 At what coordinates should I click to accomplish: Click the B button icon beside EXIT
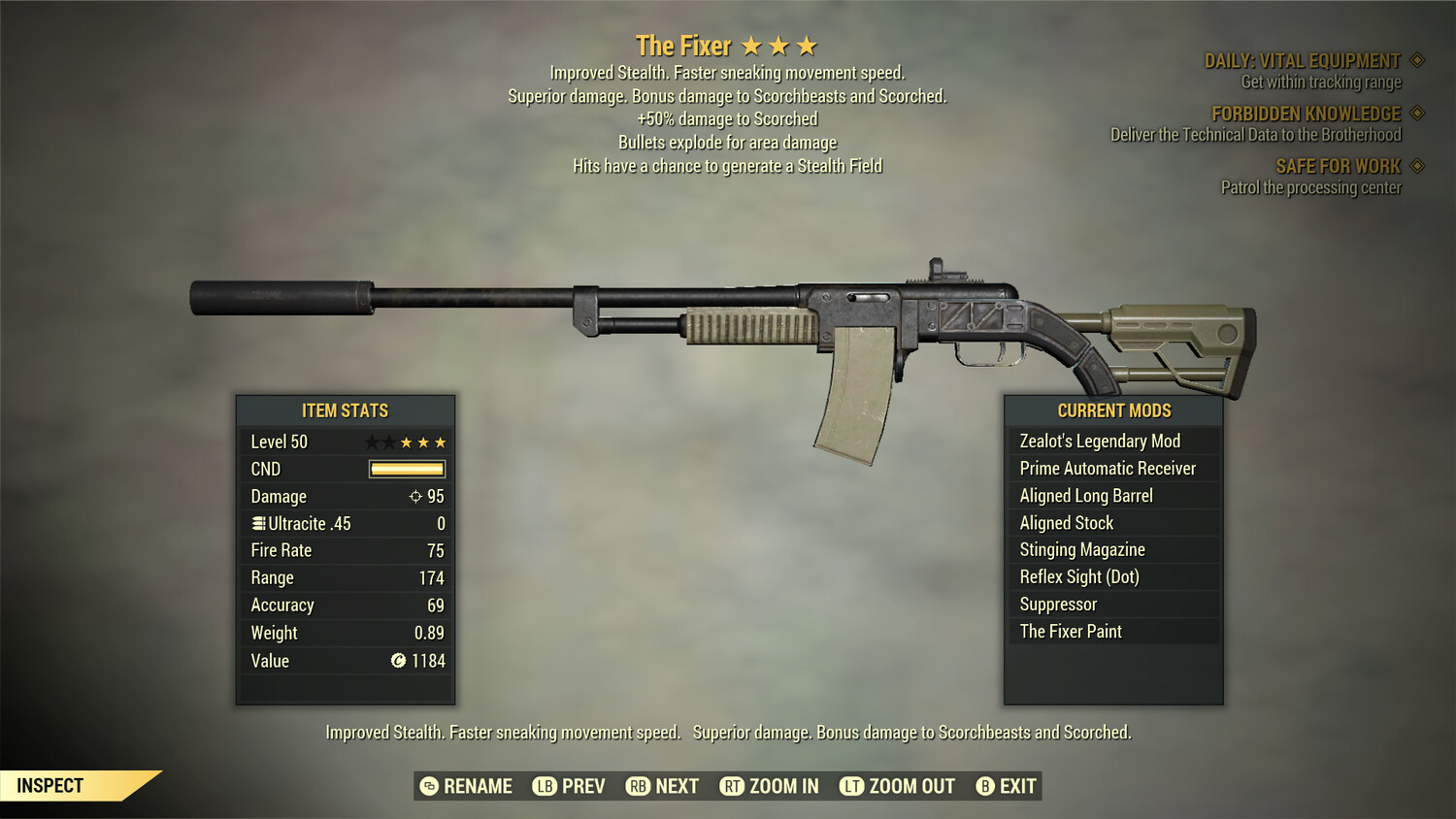pyautogui.click(x=984, y=786)
